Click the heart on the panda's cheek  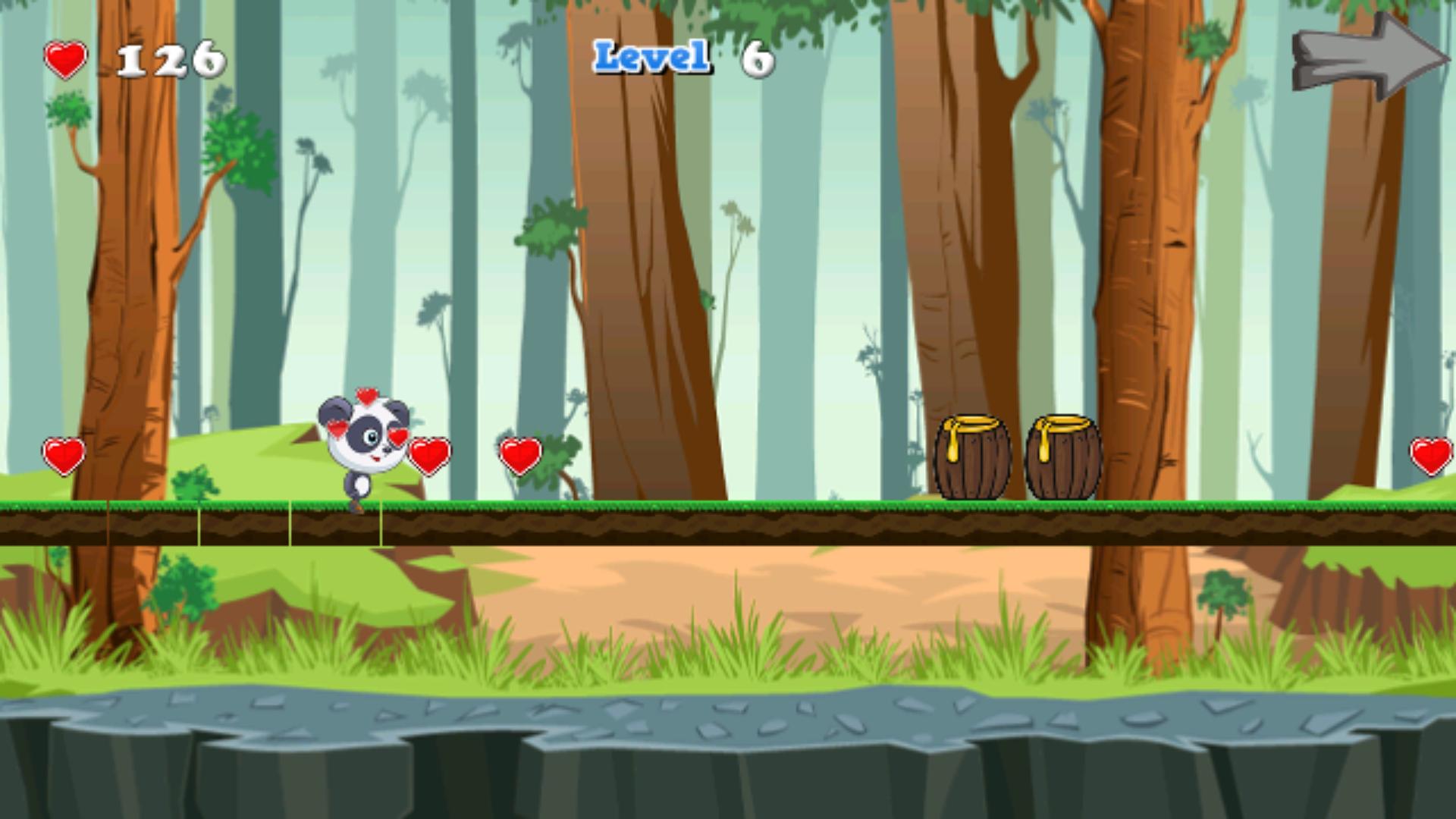pos(400,436)
